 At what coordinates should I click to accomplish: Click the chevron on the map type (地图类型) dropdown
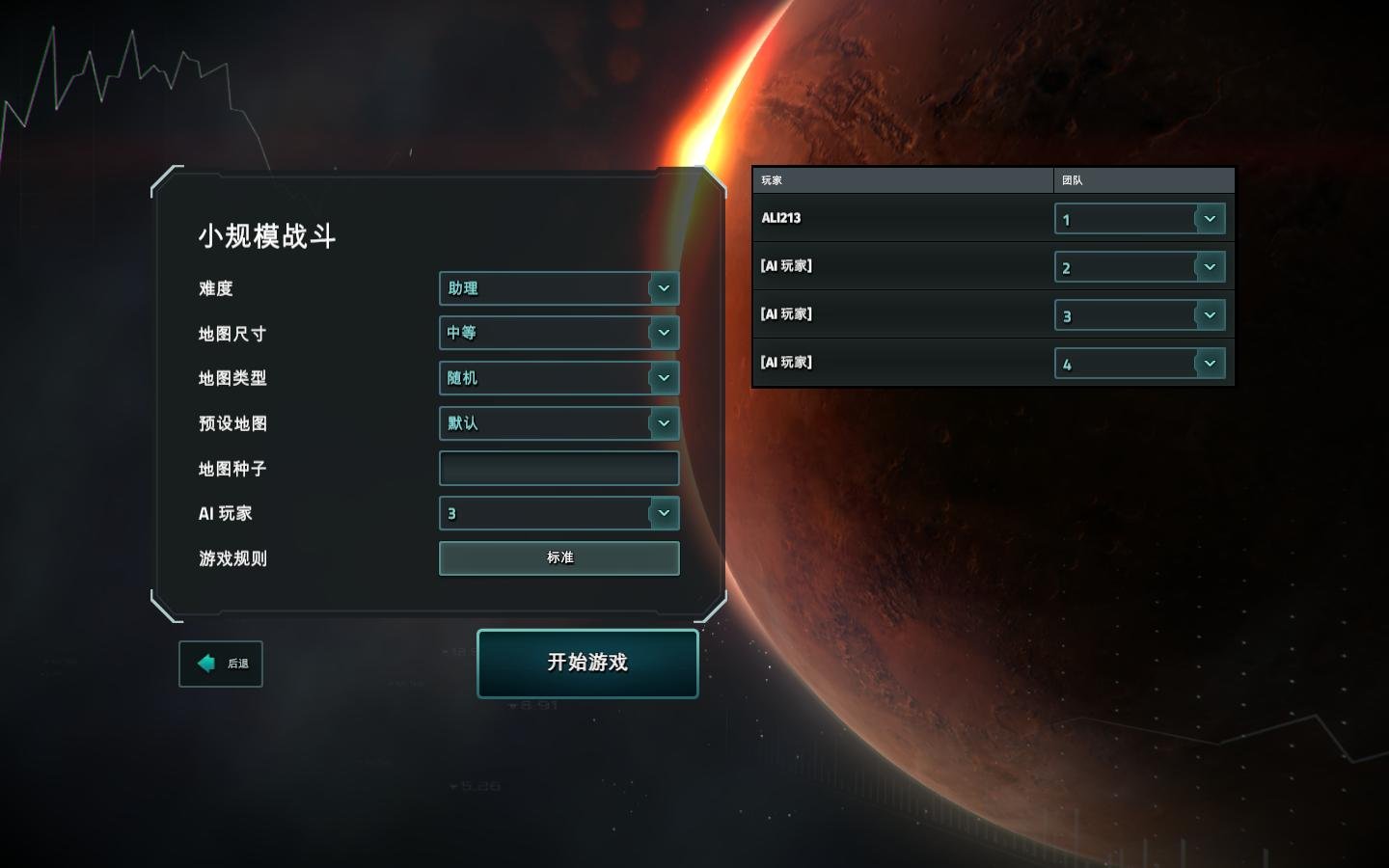click(664, 378)
